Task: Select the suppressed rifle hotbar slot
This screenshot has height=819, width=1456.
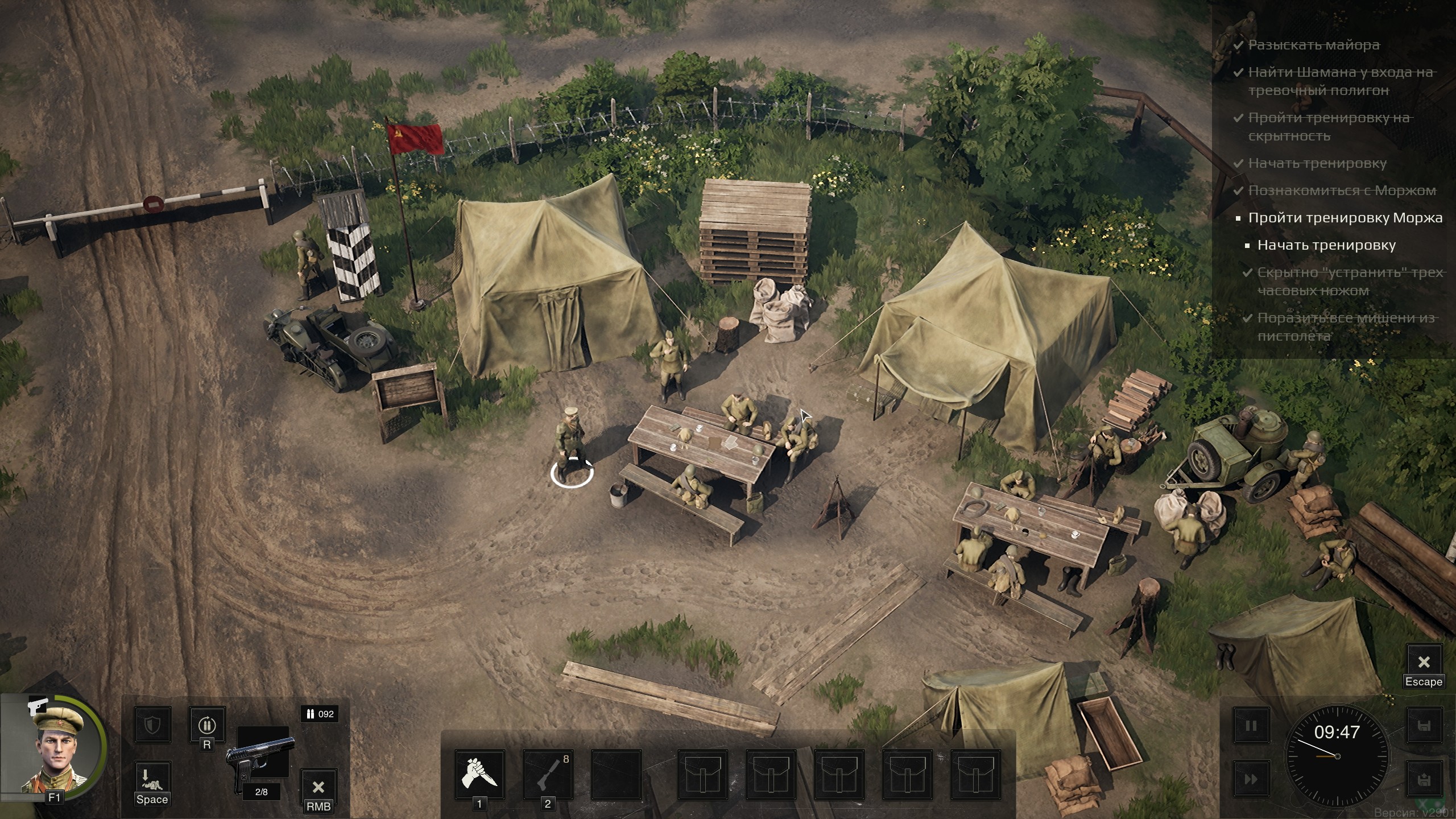Action: pyautogui.click(x=548, y=775)
